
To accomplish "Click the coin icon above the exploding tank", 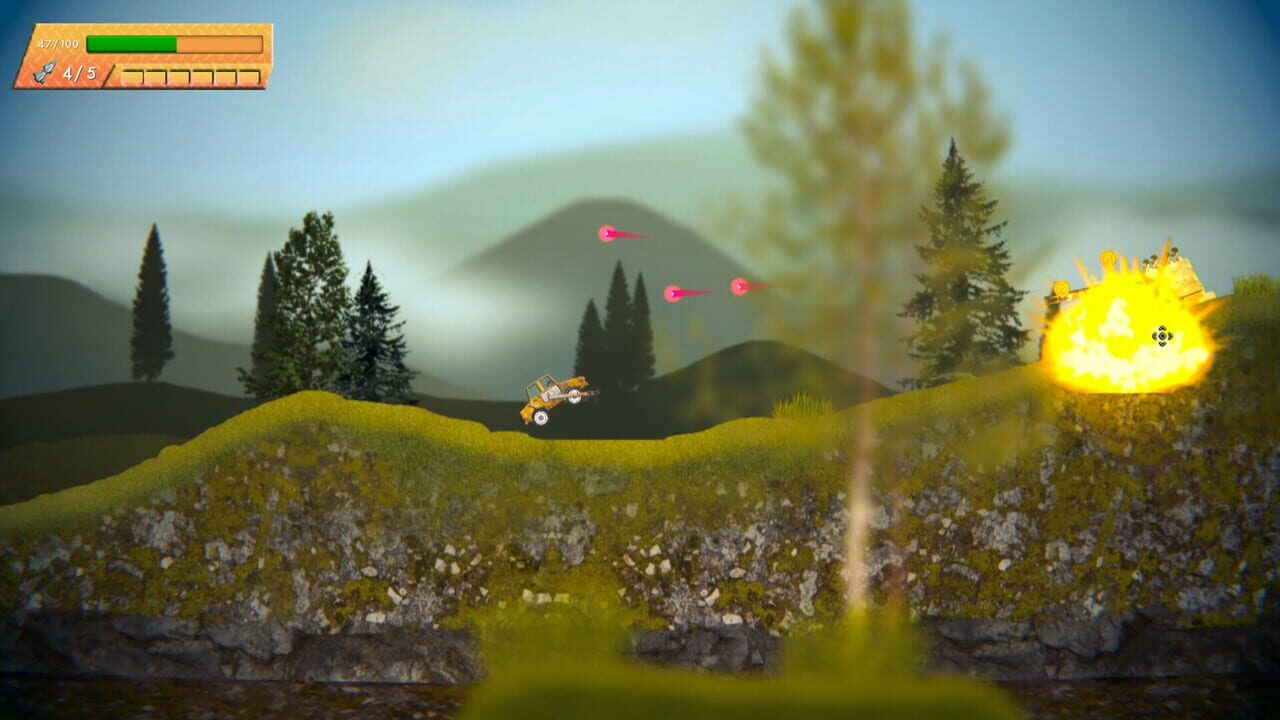I will point(1108,259).
